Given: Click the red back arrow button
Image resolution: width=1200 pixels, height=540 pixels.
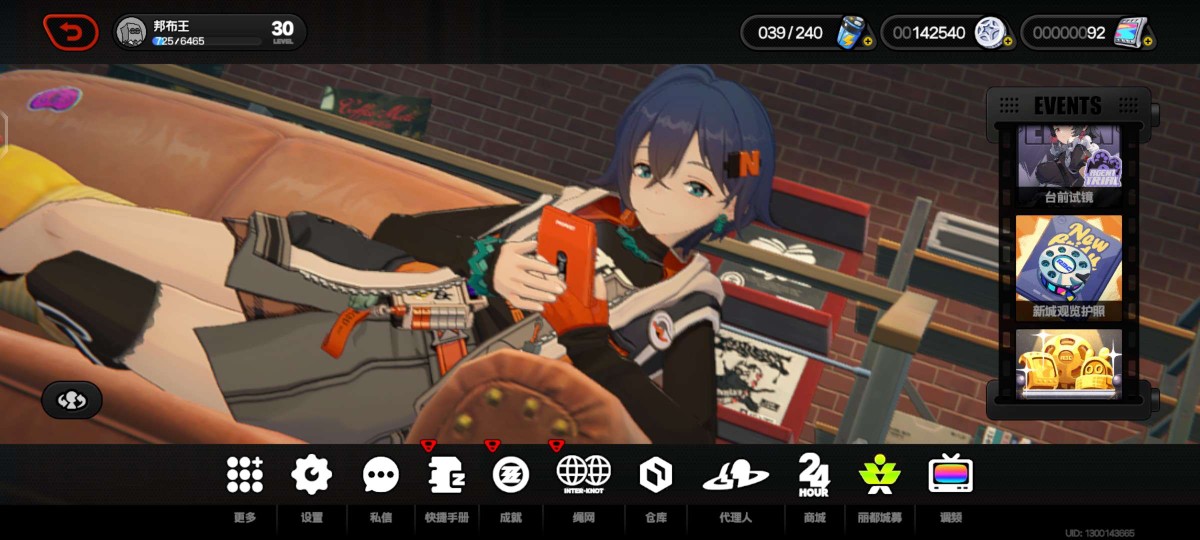Looking at the screenshot, I should [x=71, y=33].
